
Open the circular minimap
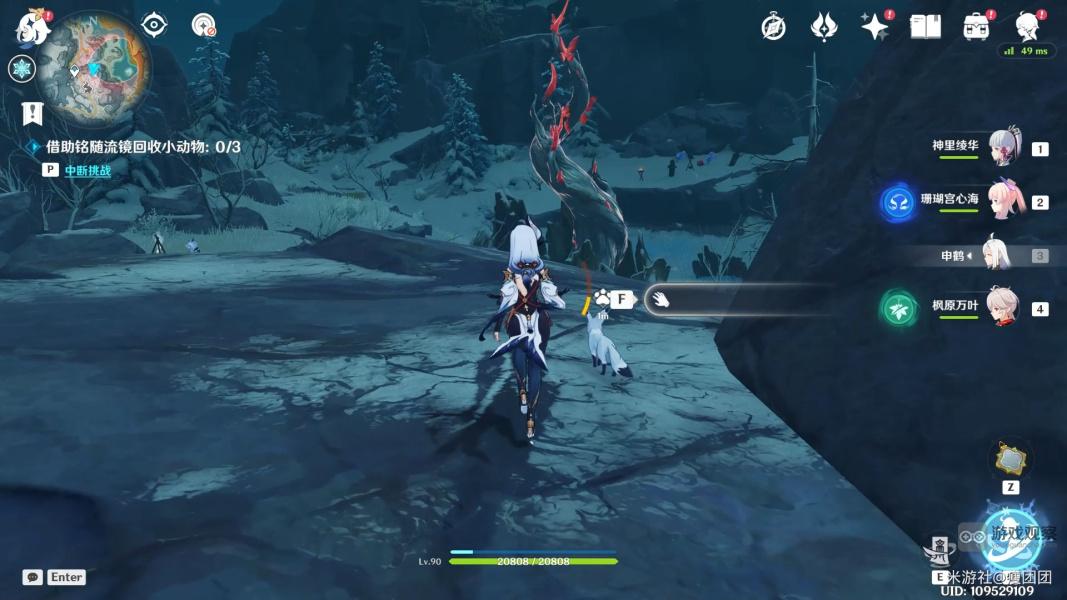(x=95, y=68)
